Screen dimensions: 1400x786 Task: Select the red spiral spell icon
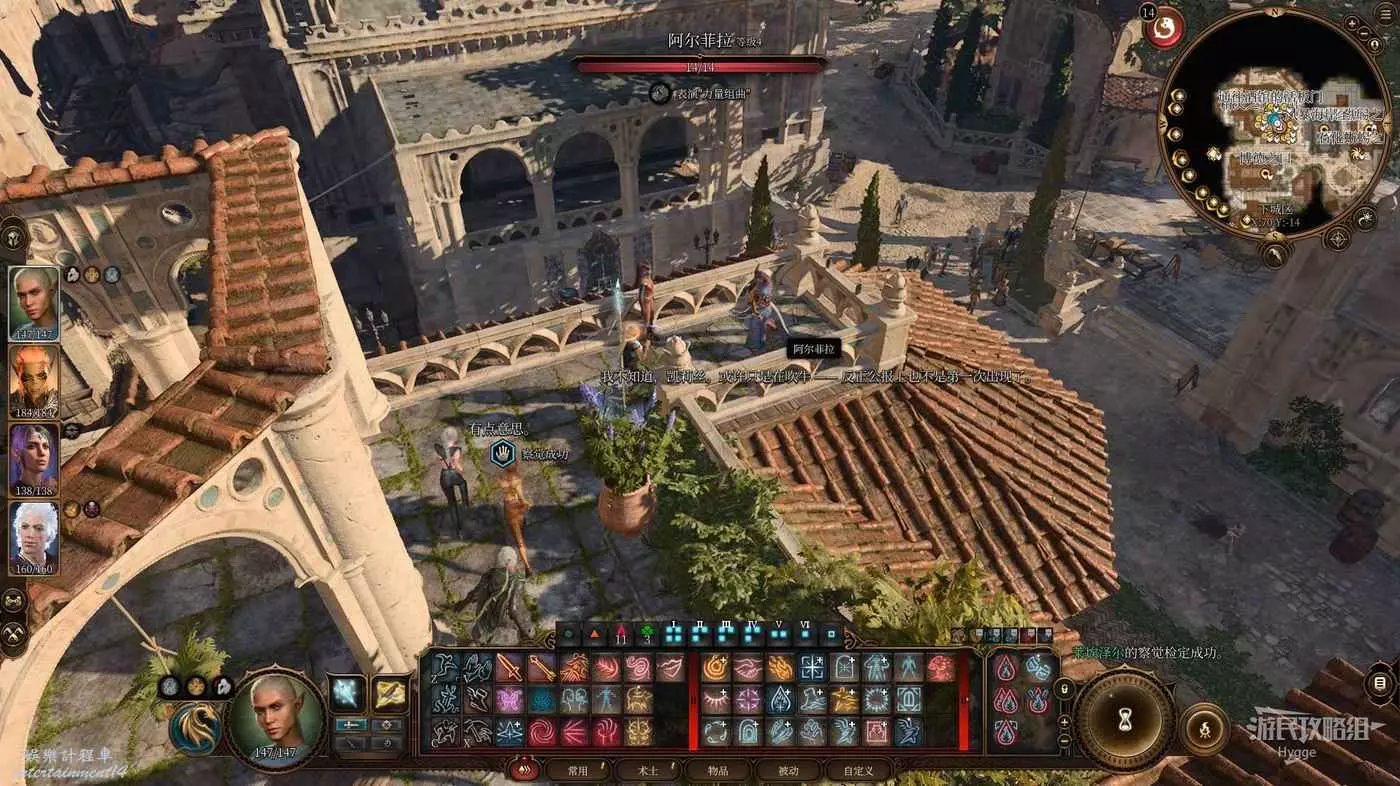[541, 731]
